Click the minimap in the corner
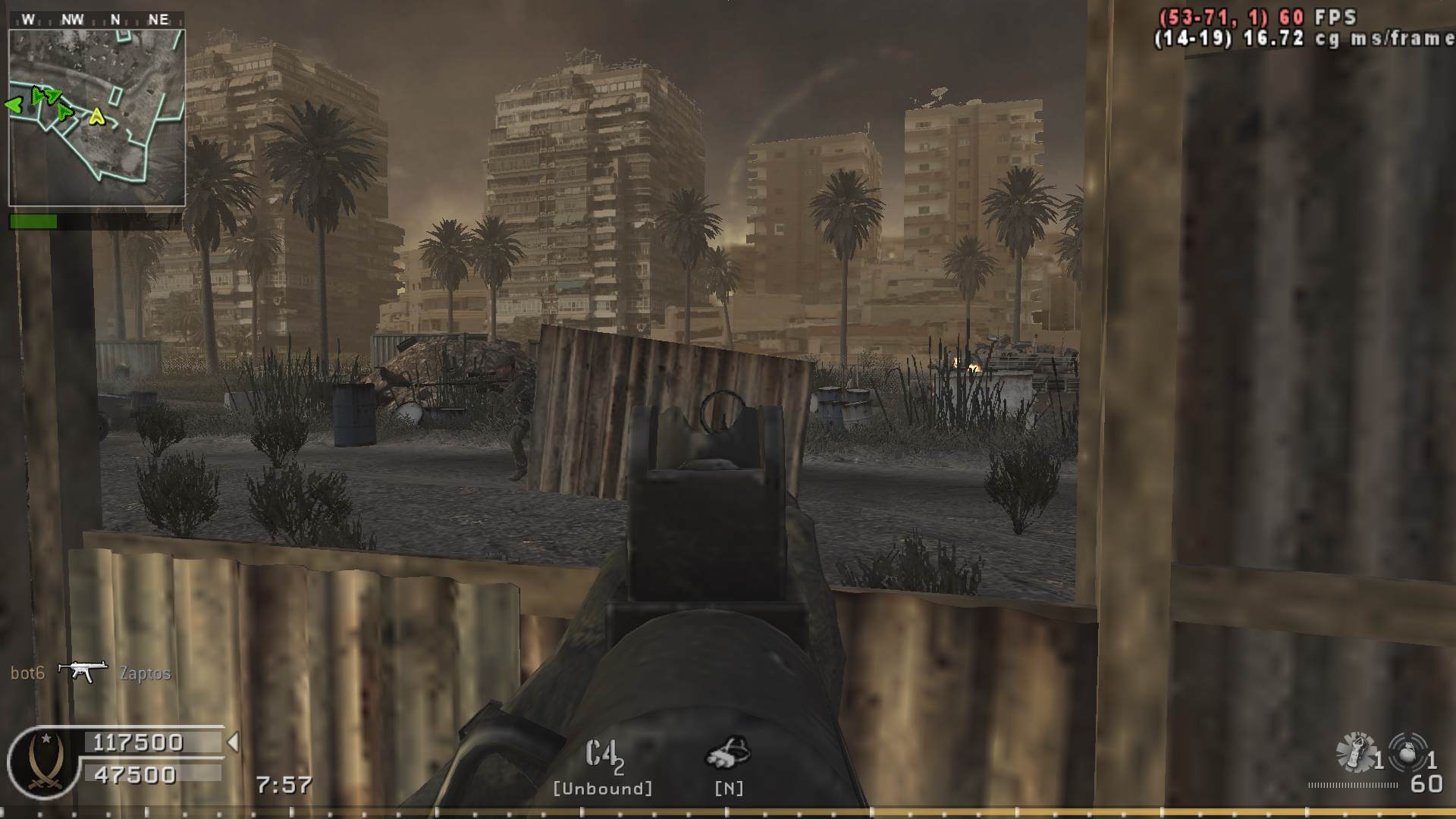This screenshot has height=819, width=1456. tap(97, 118)
